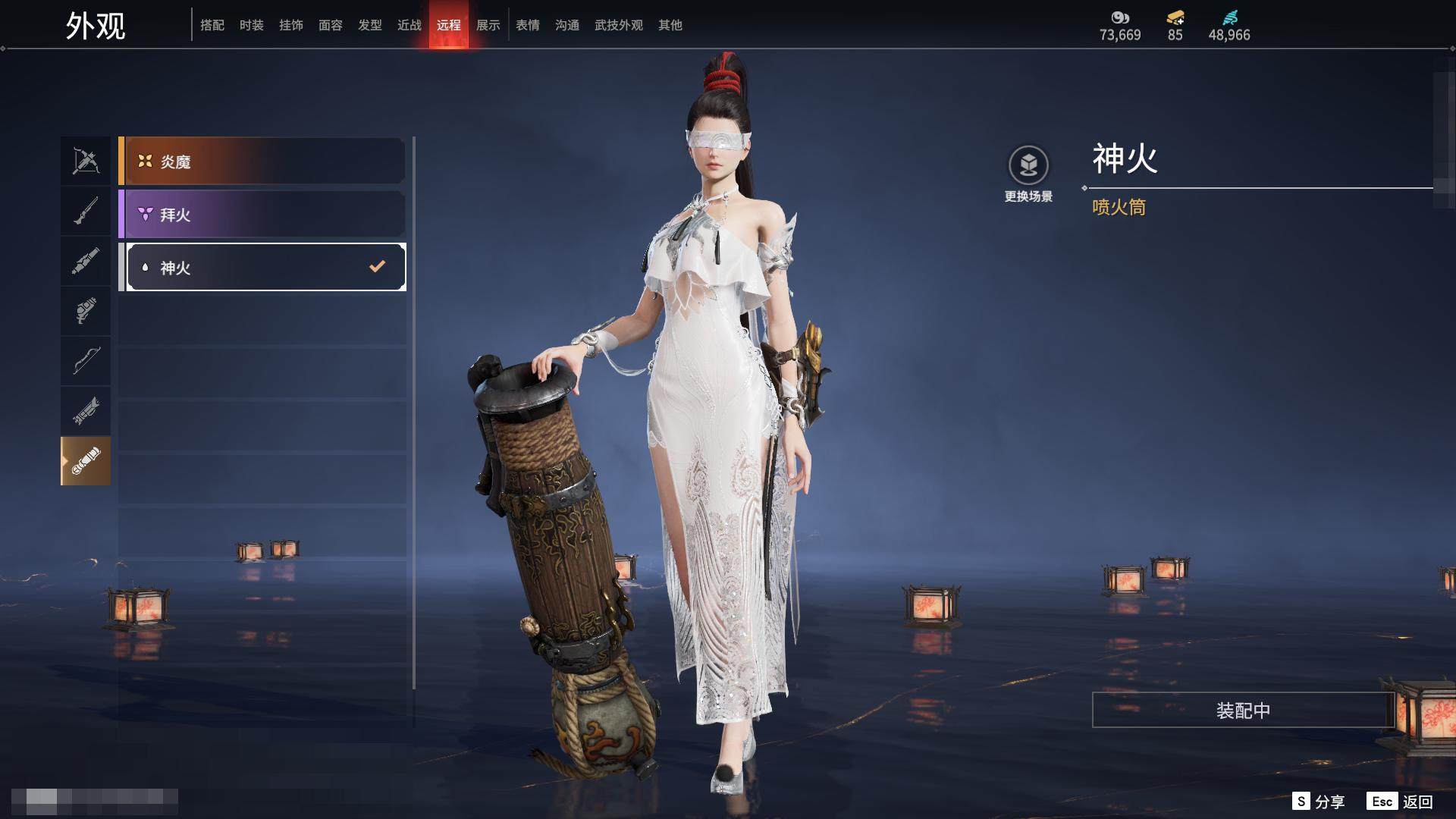1456x819 pixels.
Task: Click the 装配中 equip button
Action: pyautogui.click(x=1243, y=710)
